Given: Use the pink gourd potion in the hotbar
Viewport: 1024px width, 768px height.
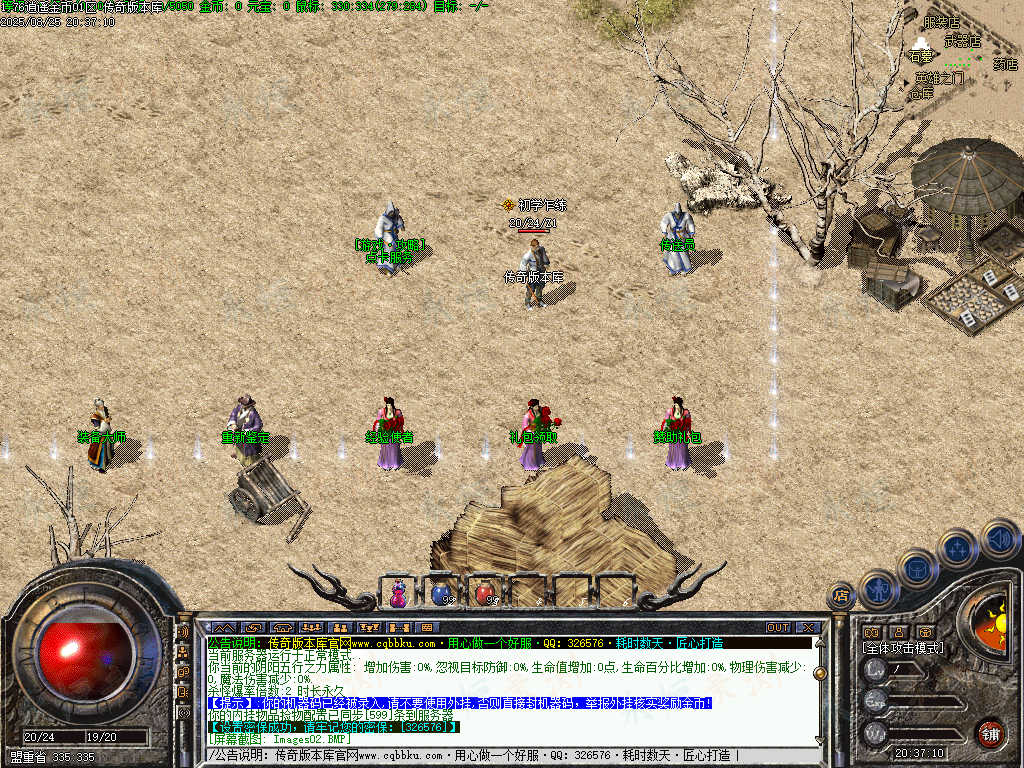Looking at the screenshot, I should pyautogui.click(x=399, y=594).
